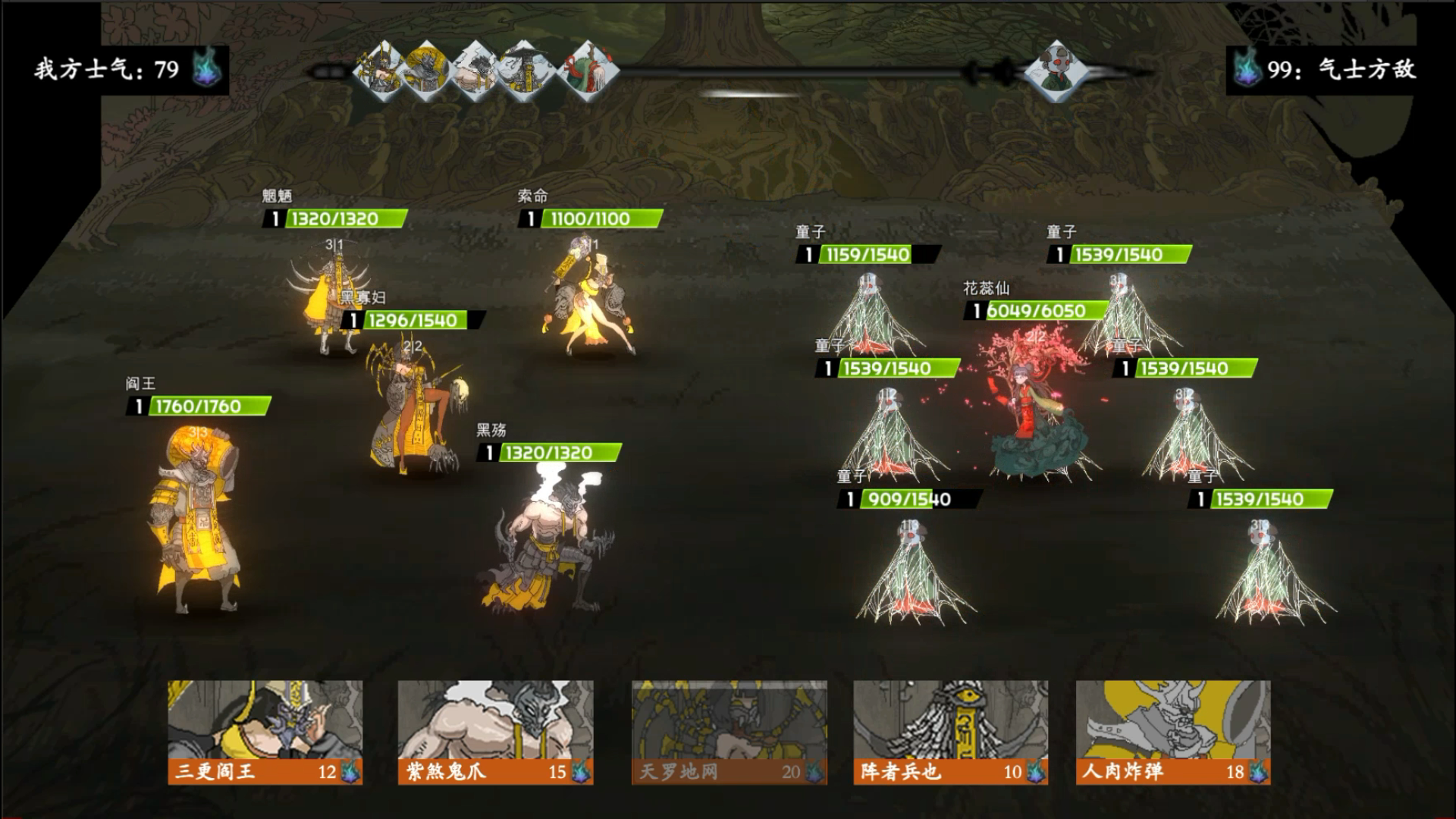
Task: Use the 阵者兵也 skill card
Action: tap(950, 732)
